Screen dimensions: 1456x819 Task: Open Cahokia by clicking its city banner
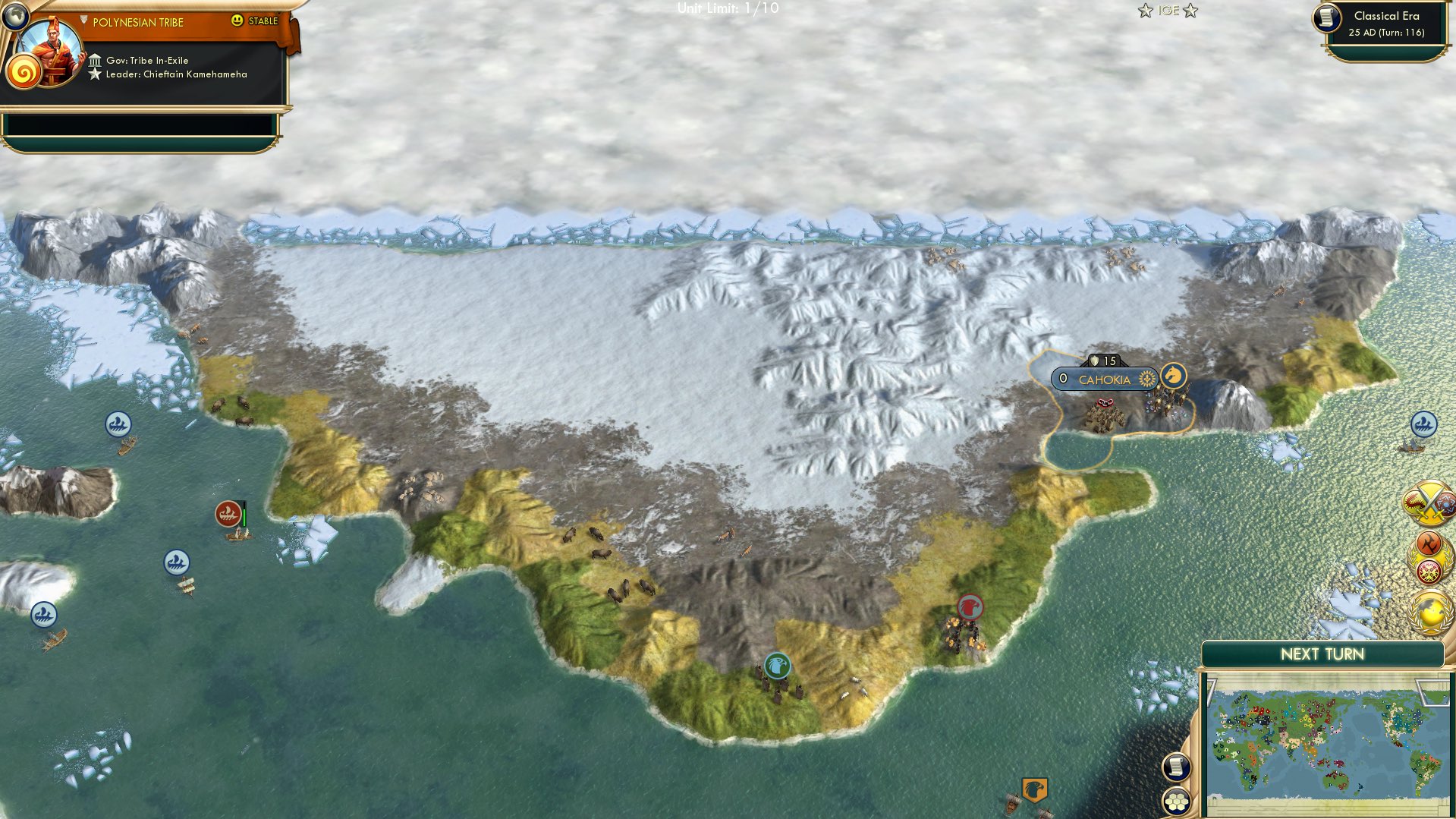pyautogui.click(x=1105, y=378)
